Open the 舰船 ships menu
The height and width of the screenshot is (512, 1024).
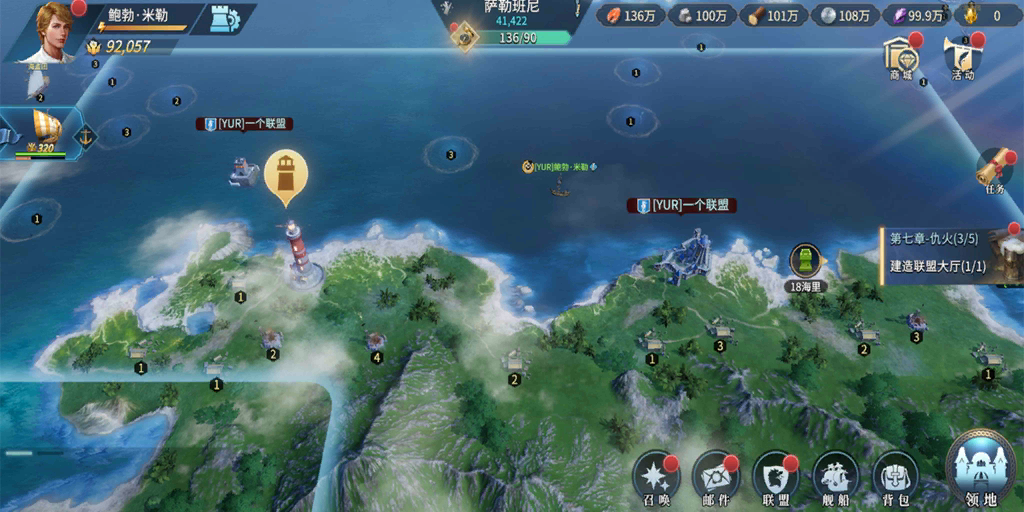836,478
